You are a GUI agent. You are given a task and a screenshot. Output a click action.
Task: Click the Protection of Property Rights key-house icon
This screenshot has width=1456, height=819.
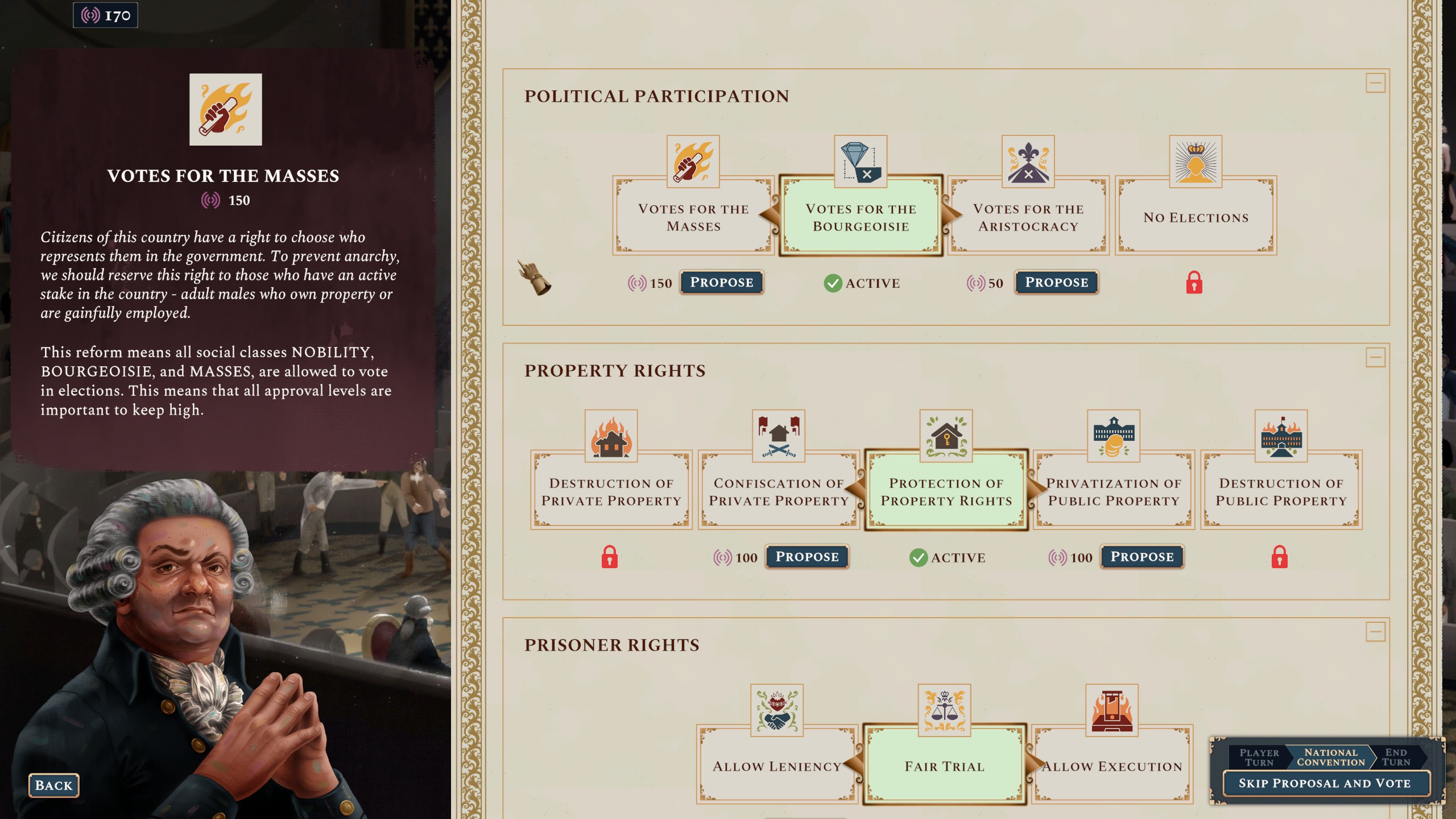946,437
